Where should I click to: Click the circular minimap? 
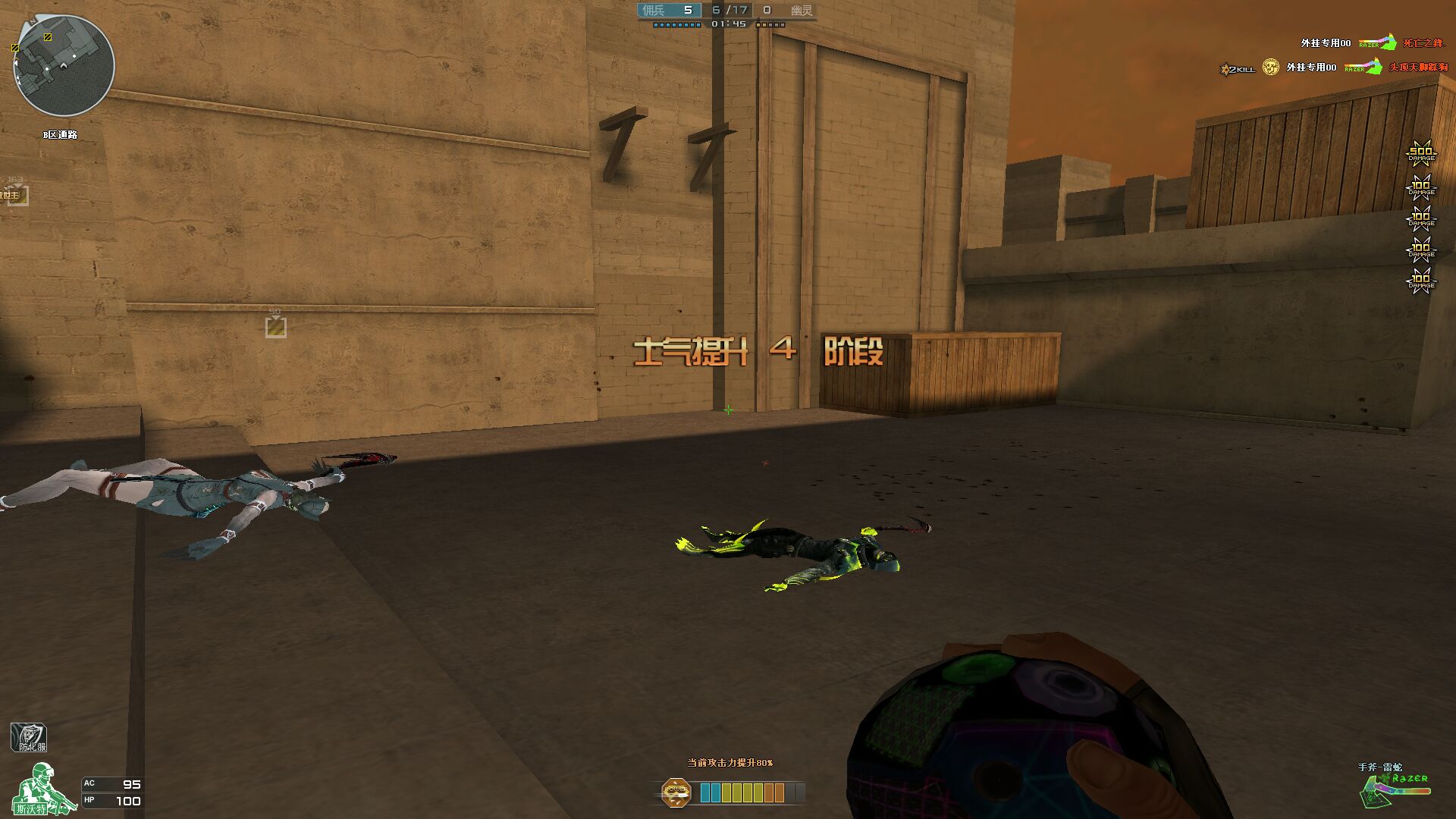coord(64,66)
